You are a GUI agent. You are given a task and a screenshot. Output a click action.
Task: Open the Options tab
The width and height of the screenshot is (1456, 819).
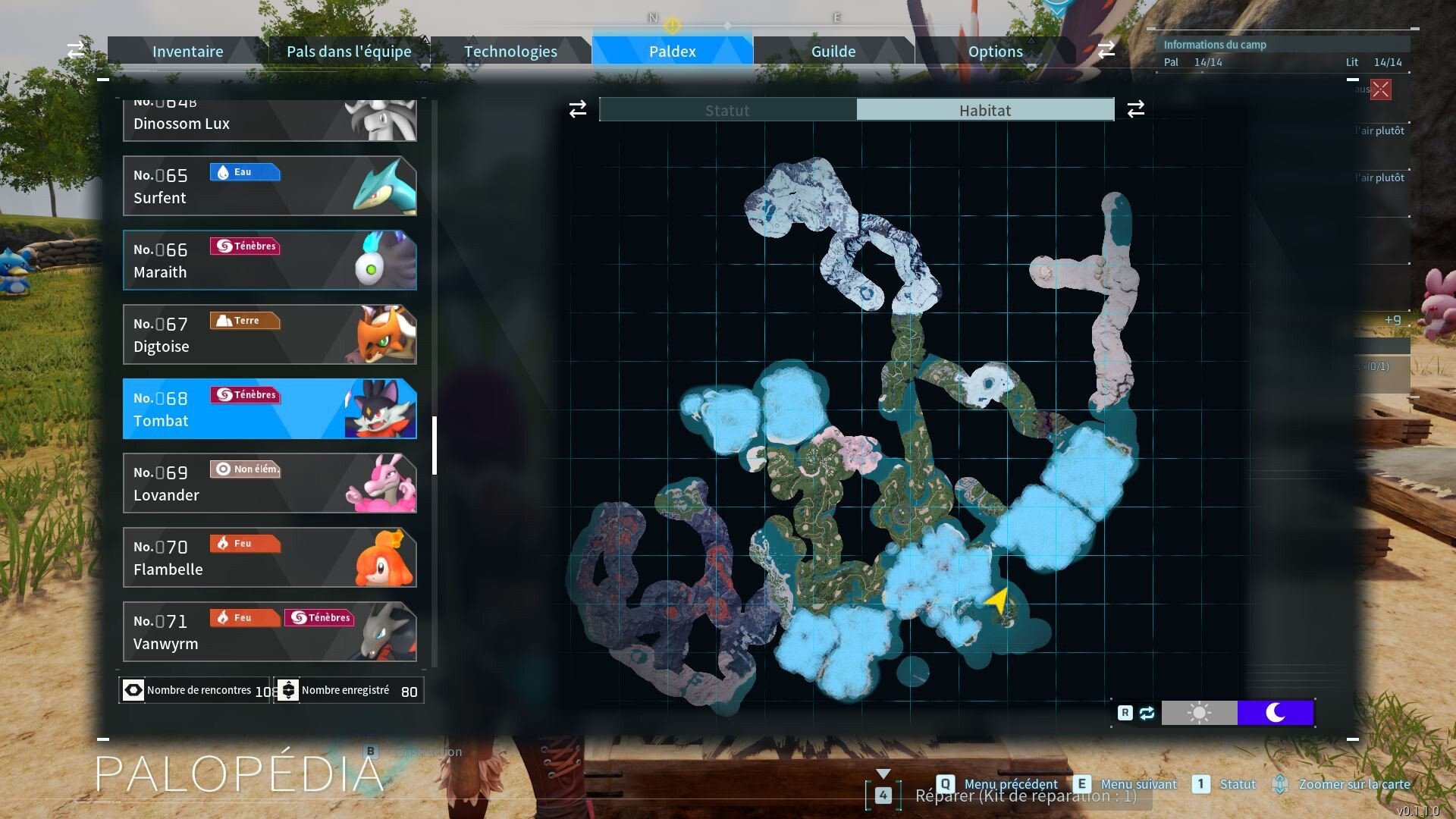coord(995,51)
